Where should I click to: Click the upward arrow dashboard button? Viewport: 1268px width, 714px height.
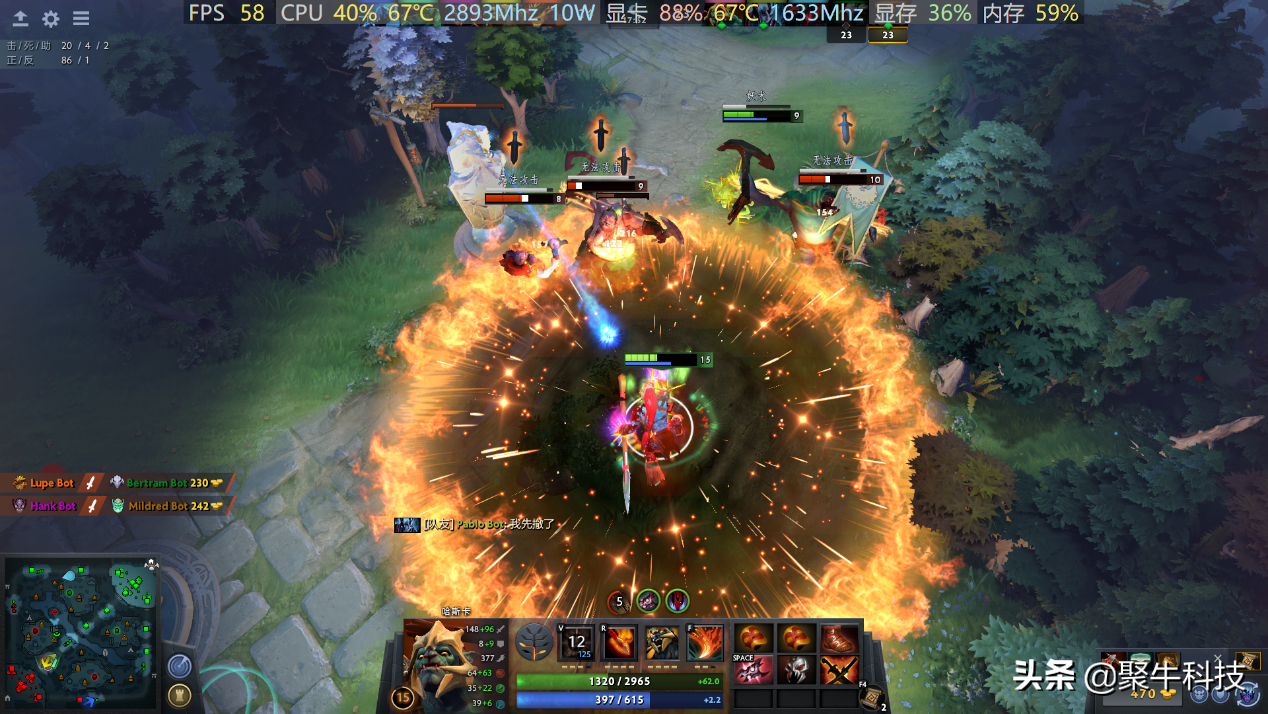click(20, 18)
